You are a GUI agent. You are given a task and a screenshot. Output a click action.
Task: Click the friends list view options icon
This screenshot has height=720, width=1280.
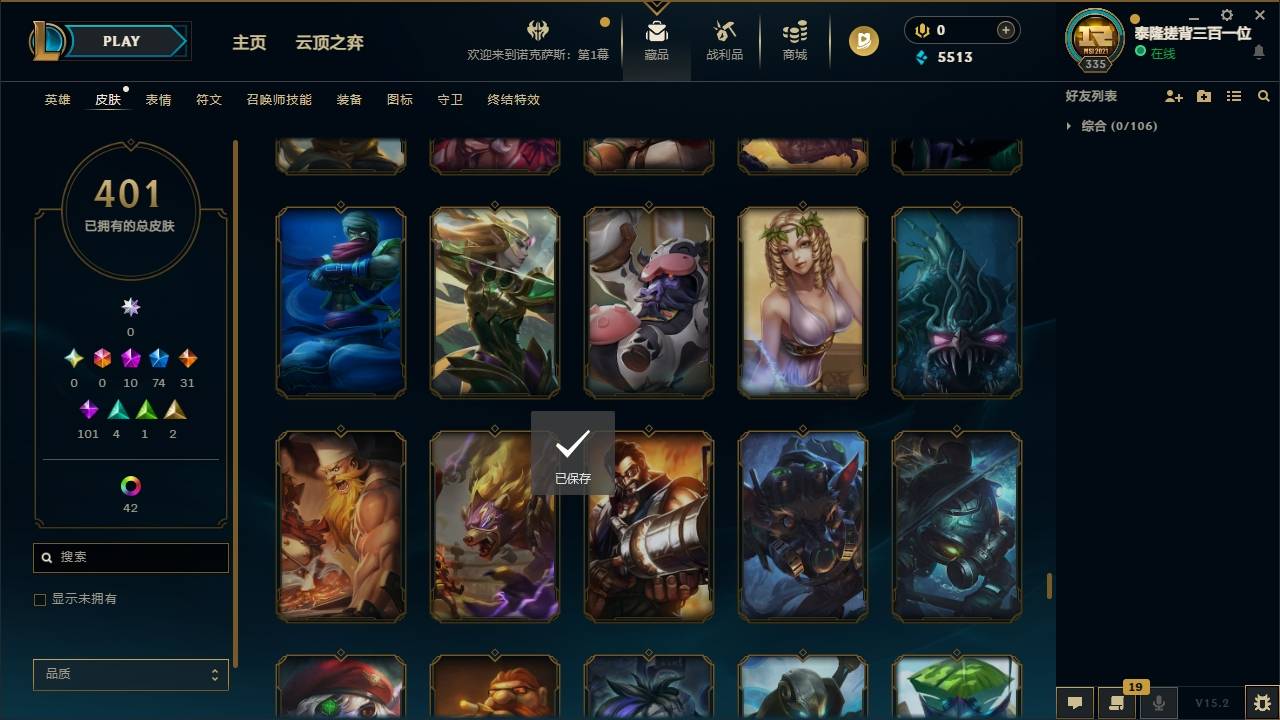tap(1233, 96)
